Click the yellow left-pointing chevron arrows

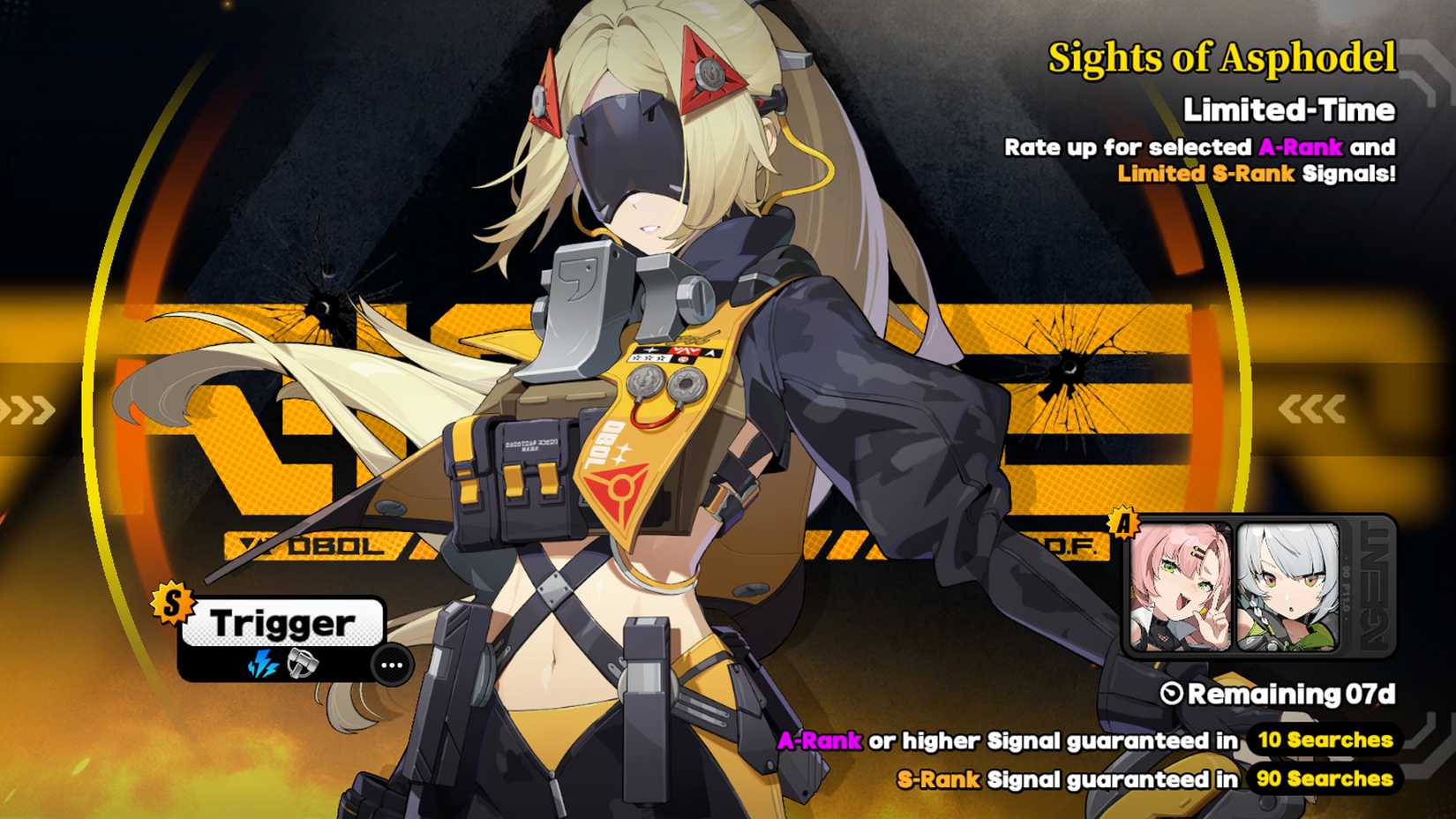point(1315,408)
